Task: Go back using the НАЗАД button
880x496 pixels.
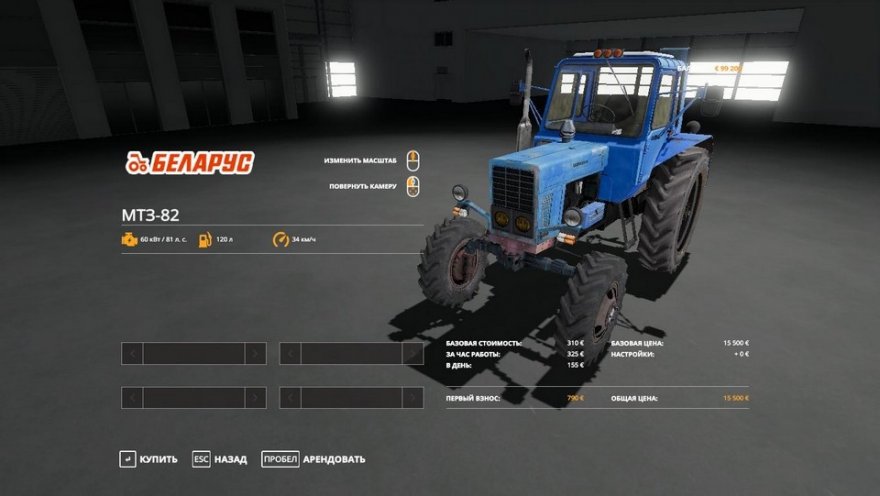Action: click(x=220, y=459)
